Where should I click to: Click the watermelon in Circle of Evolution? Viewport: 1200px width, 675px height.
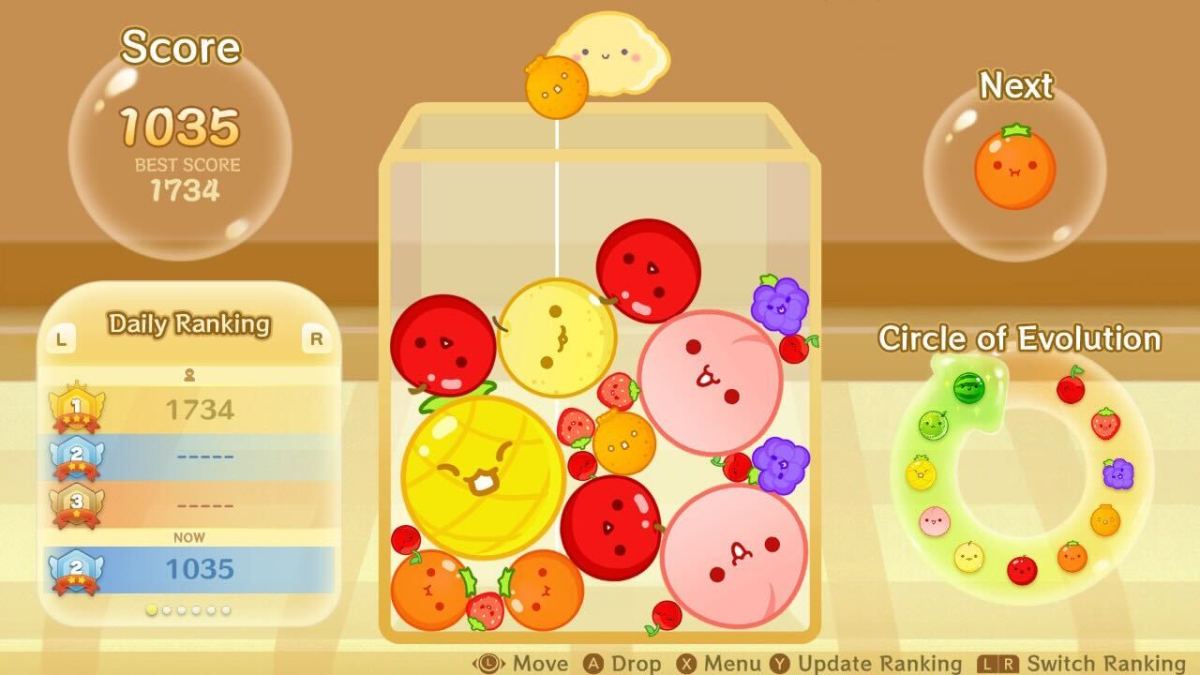[x=968, y=387]
